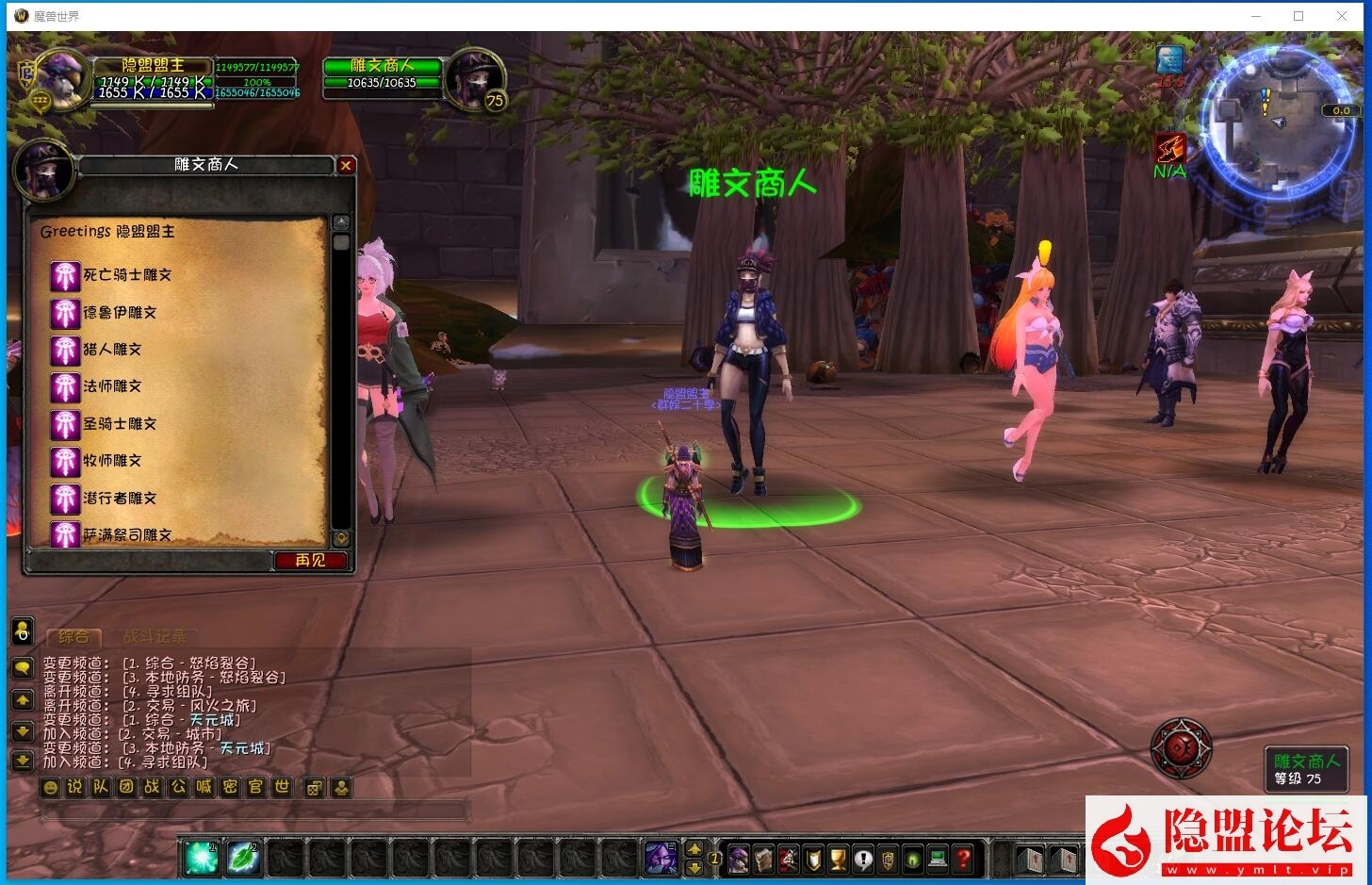Choose the 喊 yell channel button
The width and height of the screenshot is (1372, 885).
click(204, 787)
